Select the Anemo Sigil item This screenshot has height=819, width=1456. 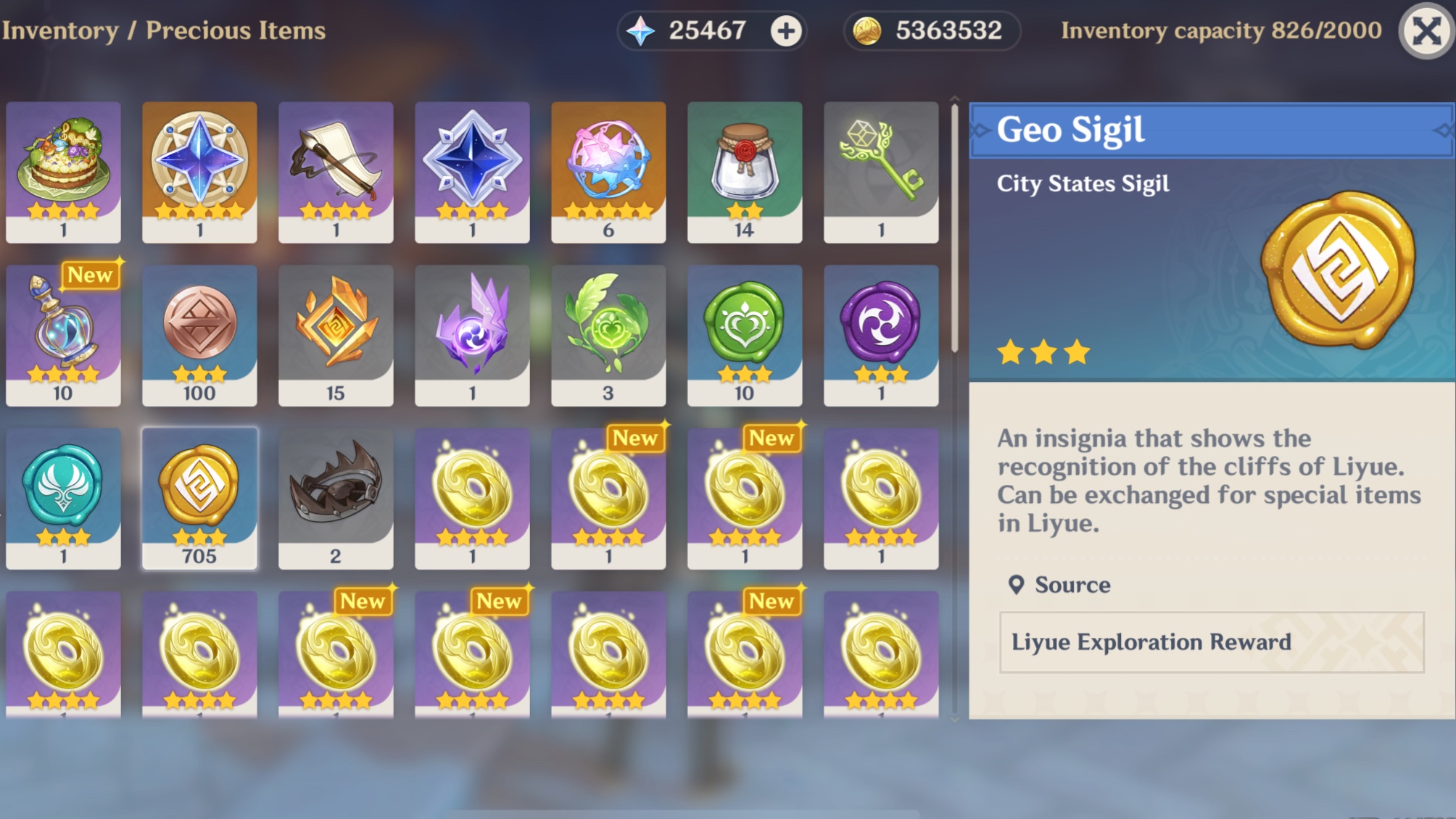63,496
